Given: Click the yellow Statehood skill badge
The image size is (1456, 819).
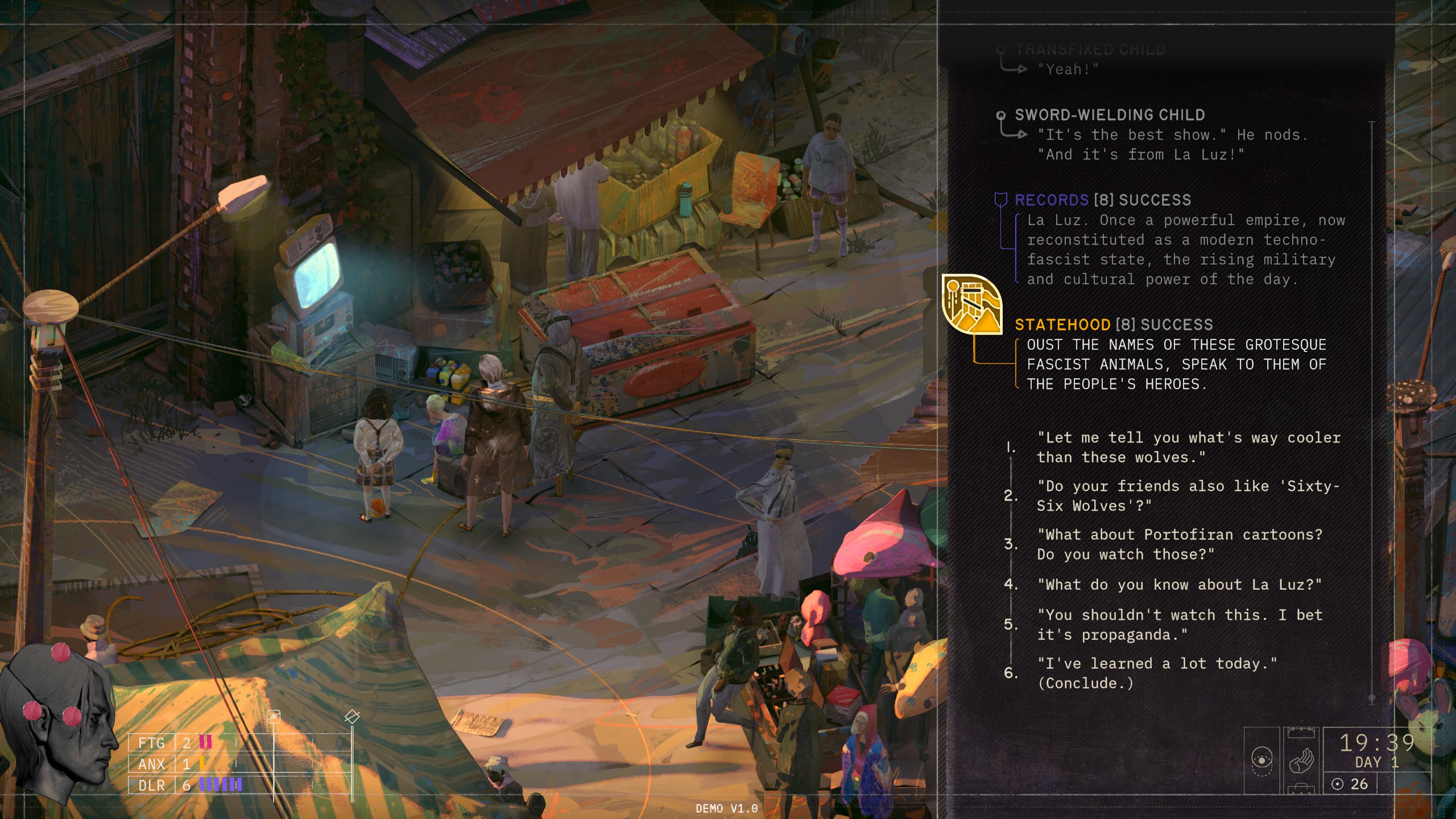Looking at the screenshot, I should (x=971, y=304).
